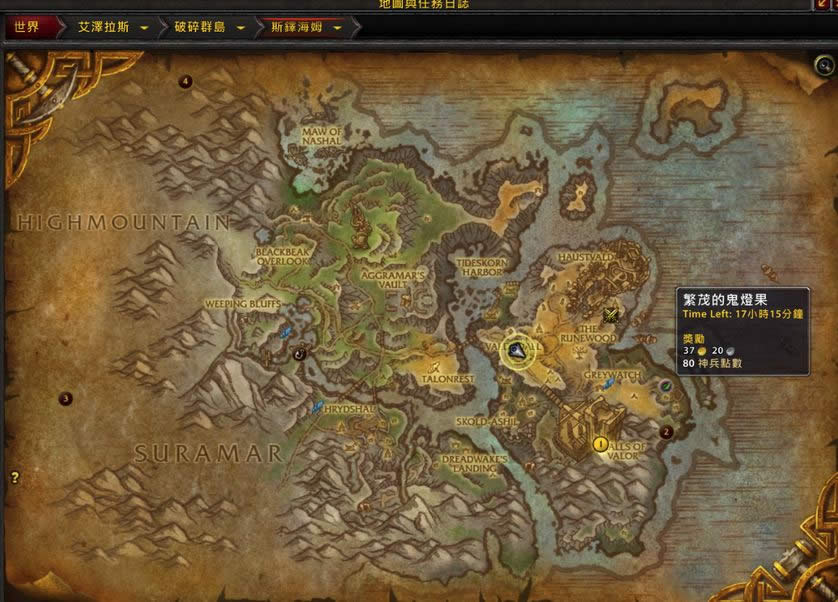Click the yellow question mark help icon
This screenshot has height=602, width=838.
coord(15,478)
